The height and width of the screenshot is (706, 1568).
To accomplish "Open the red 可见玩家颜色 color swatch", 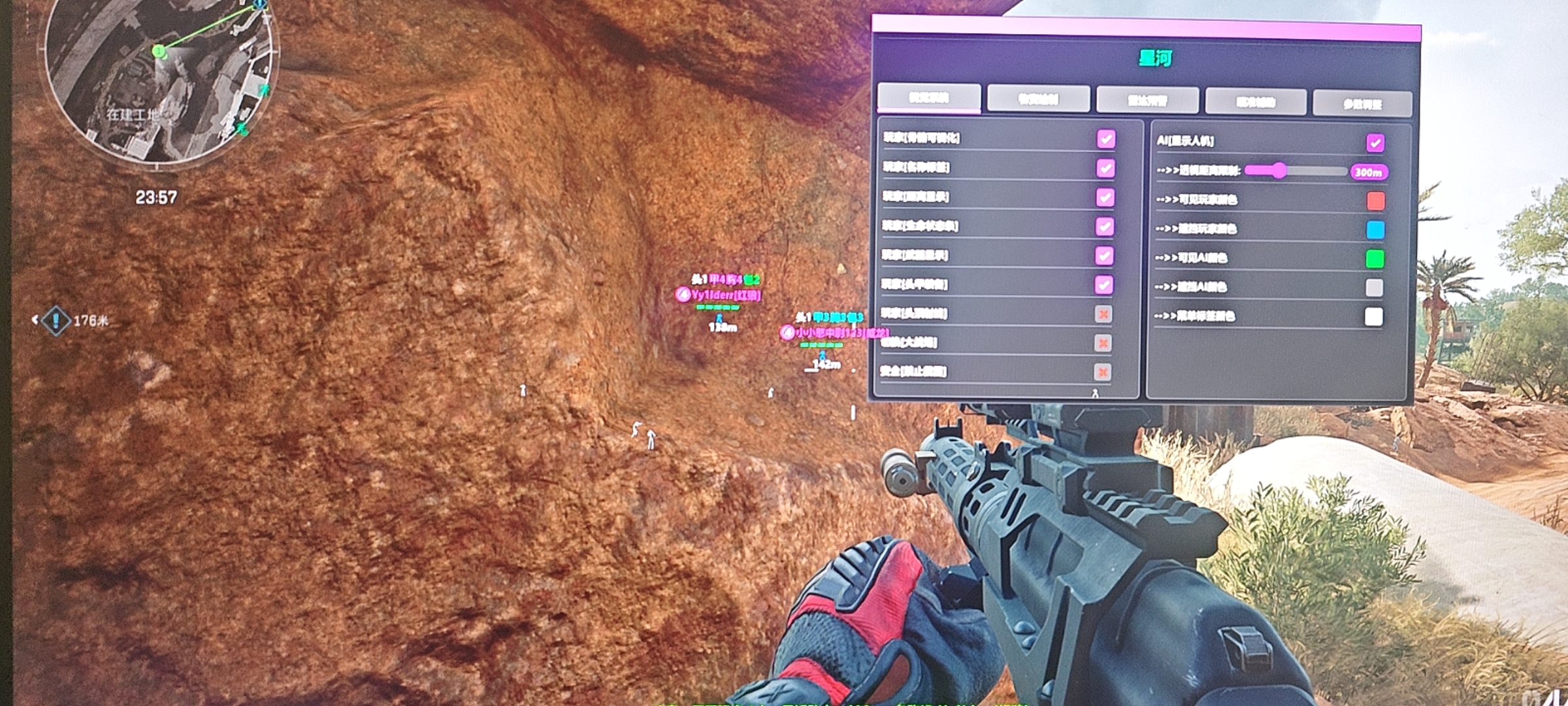I will coord(1375,201).
